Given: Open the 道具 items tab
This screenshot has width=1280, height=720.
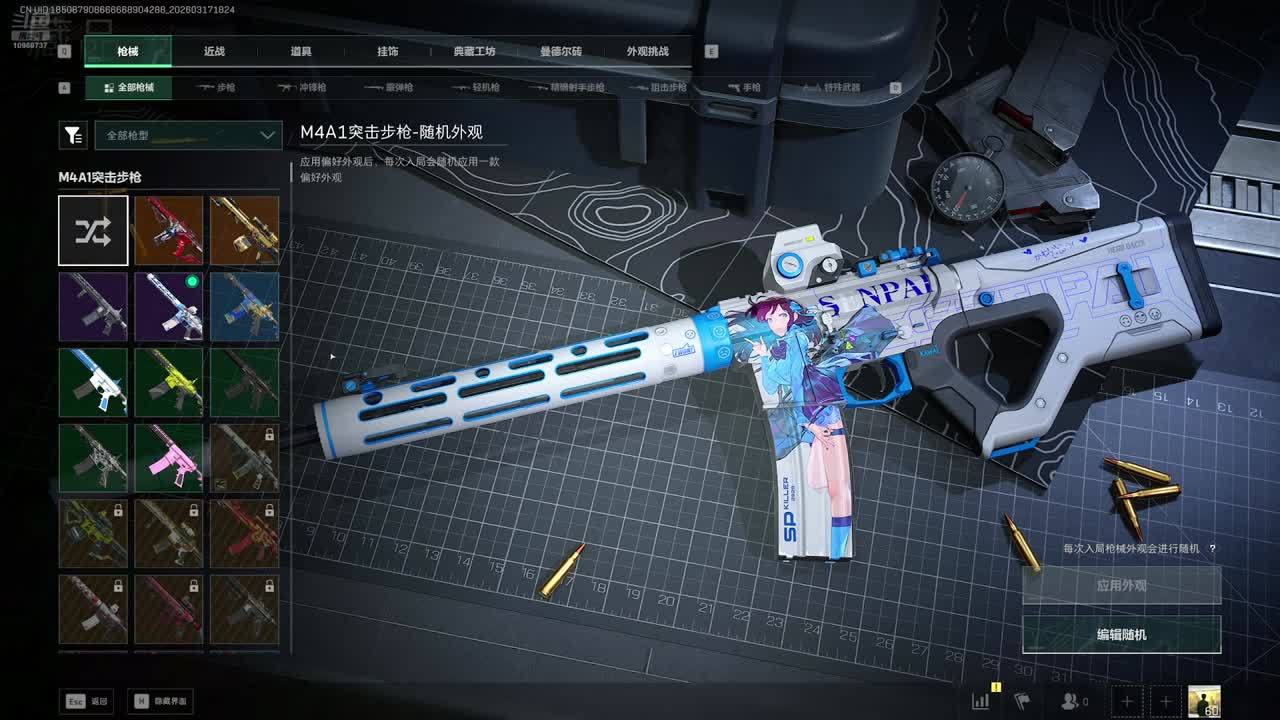Looking at the screenshot, I should [x=301, y=51].
